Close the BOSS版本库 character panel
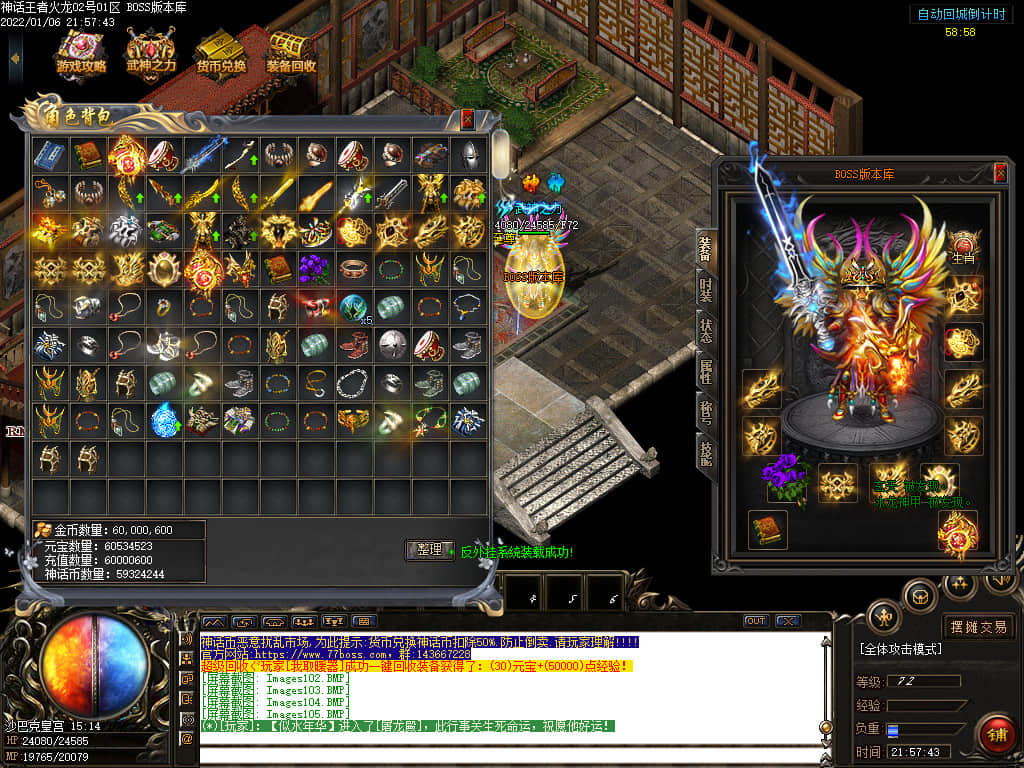The width and height of the screenshot is (1024, 768). (x=1000, y=174)
